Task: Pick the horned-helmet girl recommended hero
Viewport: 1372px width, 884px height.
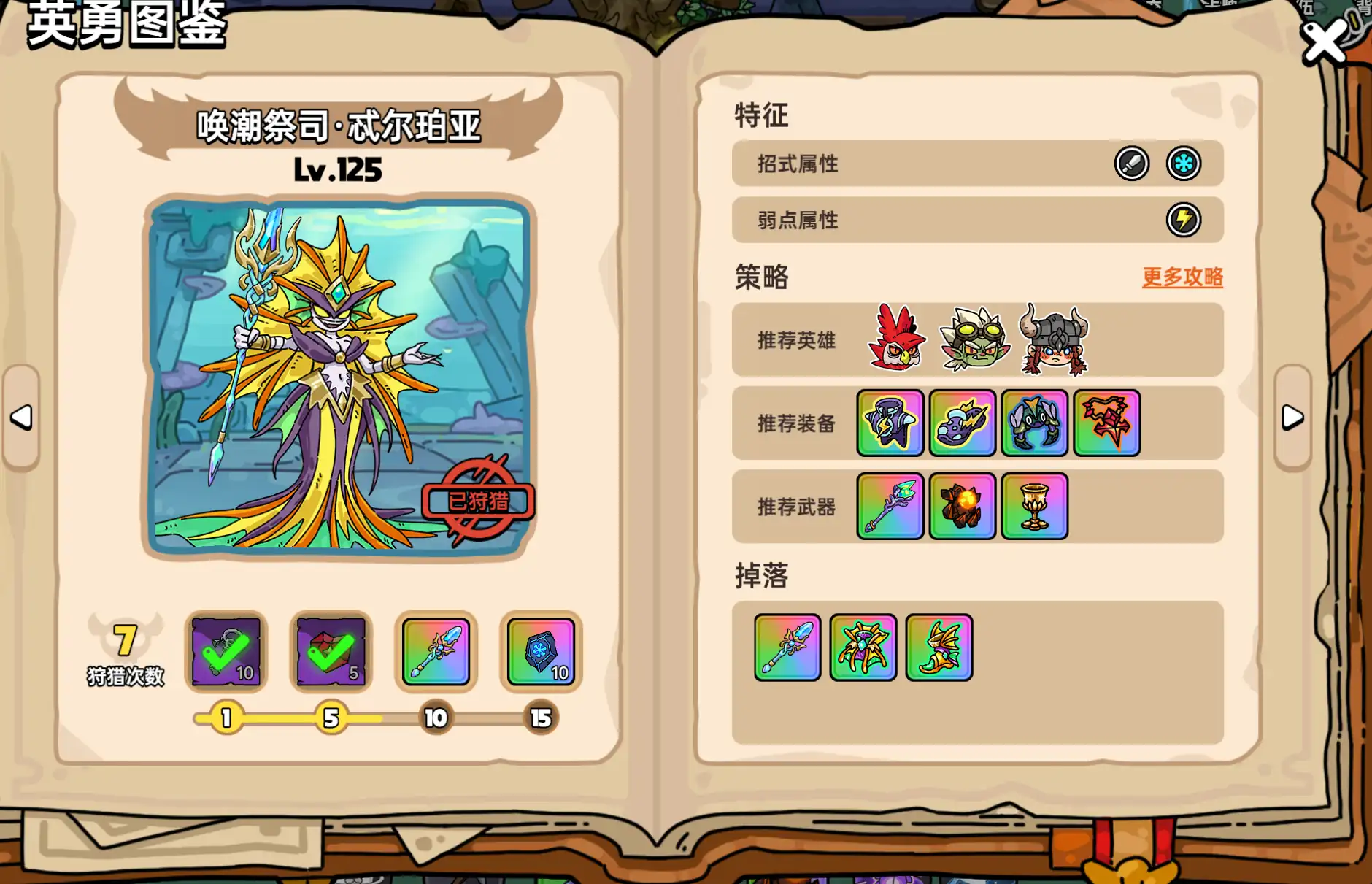Action: 1055,339
